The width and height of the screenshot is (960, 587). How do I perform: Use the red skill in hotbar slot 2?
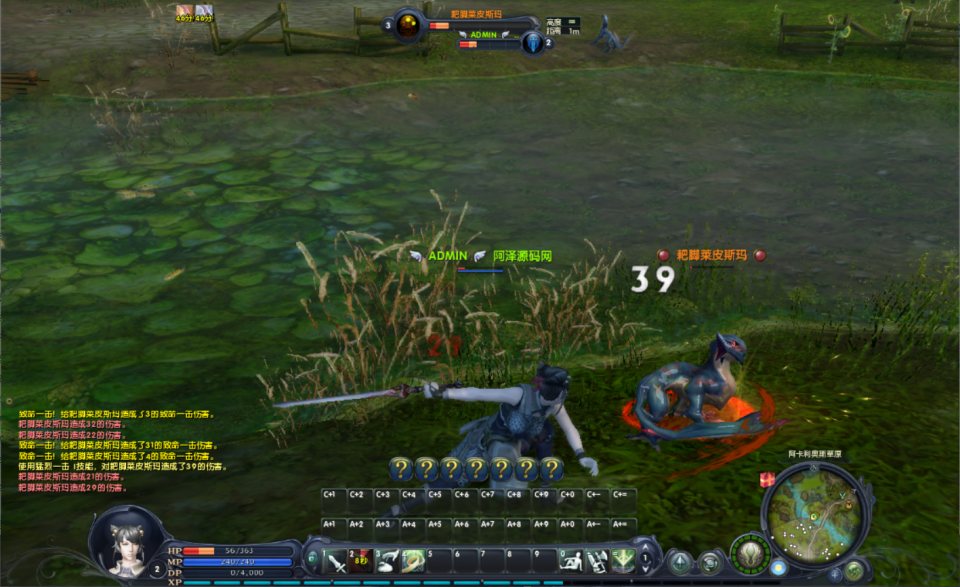(x=363, y=561)
